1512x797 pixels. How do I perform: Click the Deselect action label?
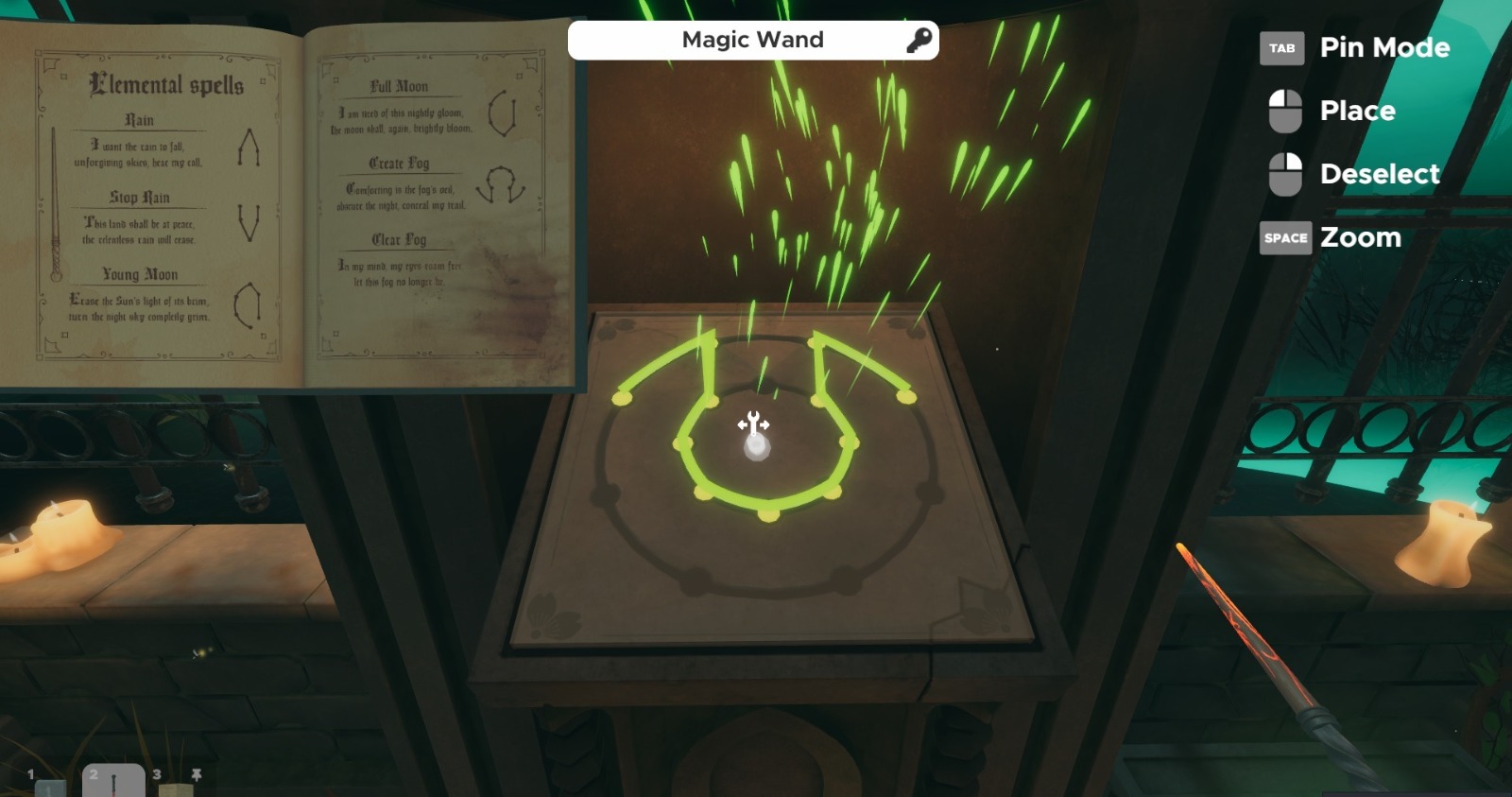tap(1380, 174)
